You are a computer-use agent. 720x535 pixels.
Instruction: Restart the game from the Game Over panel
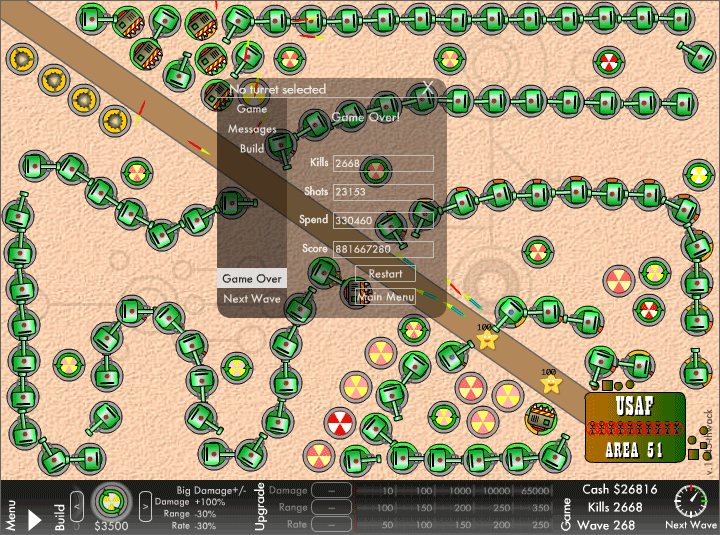[x=385, y=274]
